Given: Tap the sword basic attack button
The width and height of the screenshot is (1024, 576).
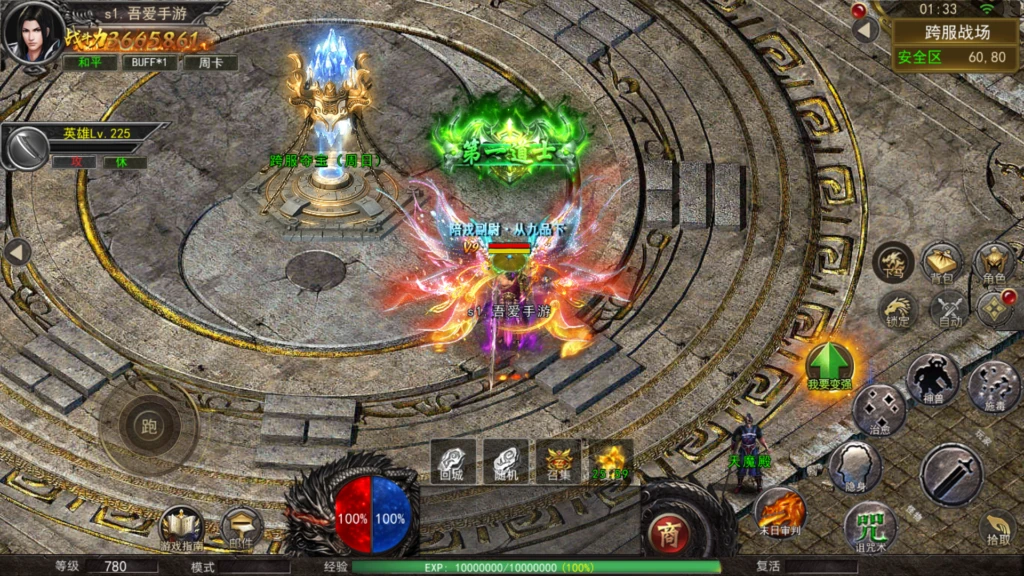Looking at the screenshot, I should coord(951,473).
